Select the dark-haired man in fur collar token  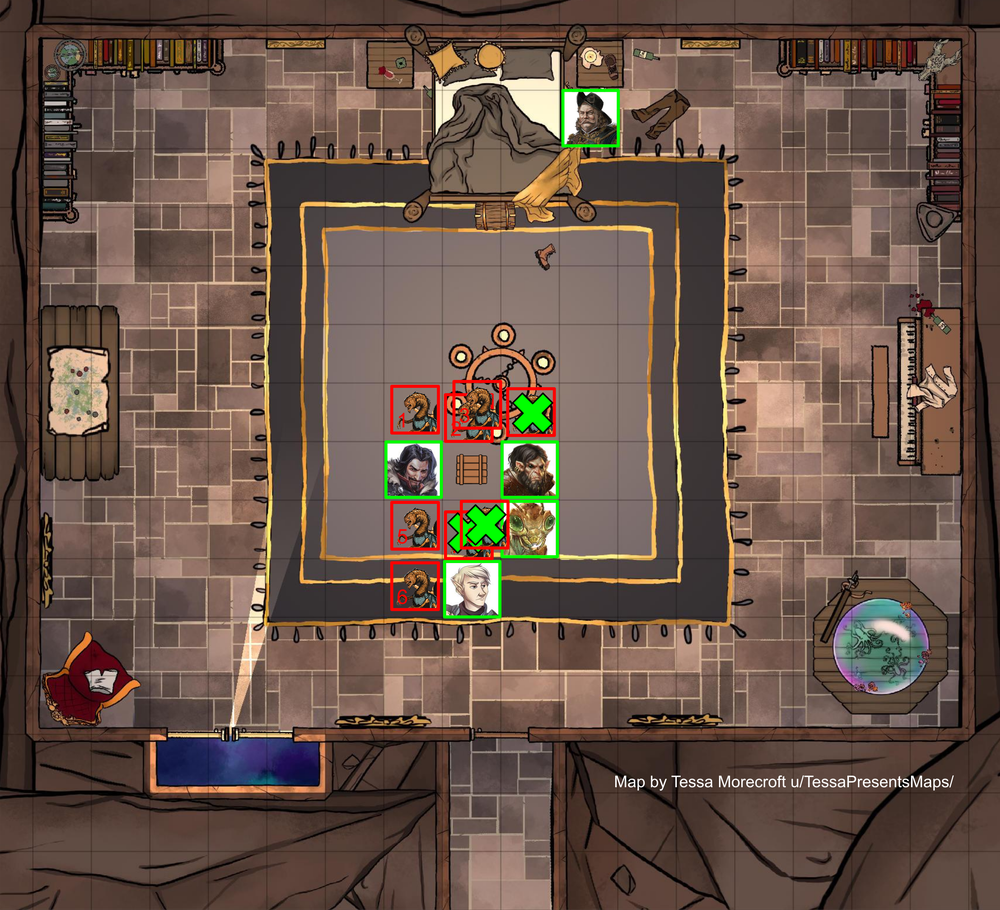pyautogui.click(x=414, y=469)
